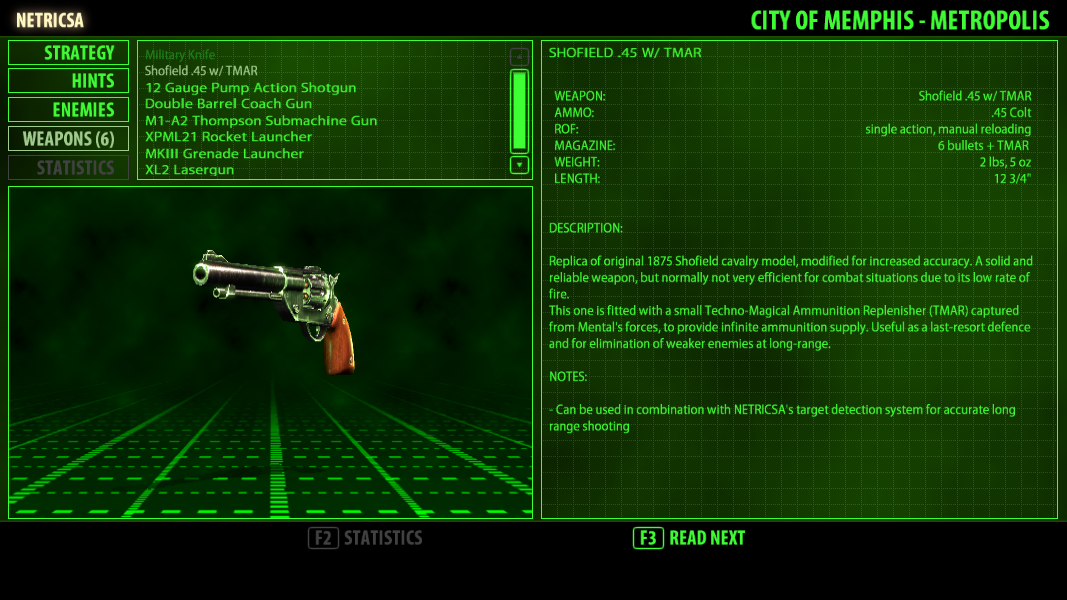This screenshot has height=600, width=1067.
Task: Click the bottom Statistics button
Action: point(366,538)
